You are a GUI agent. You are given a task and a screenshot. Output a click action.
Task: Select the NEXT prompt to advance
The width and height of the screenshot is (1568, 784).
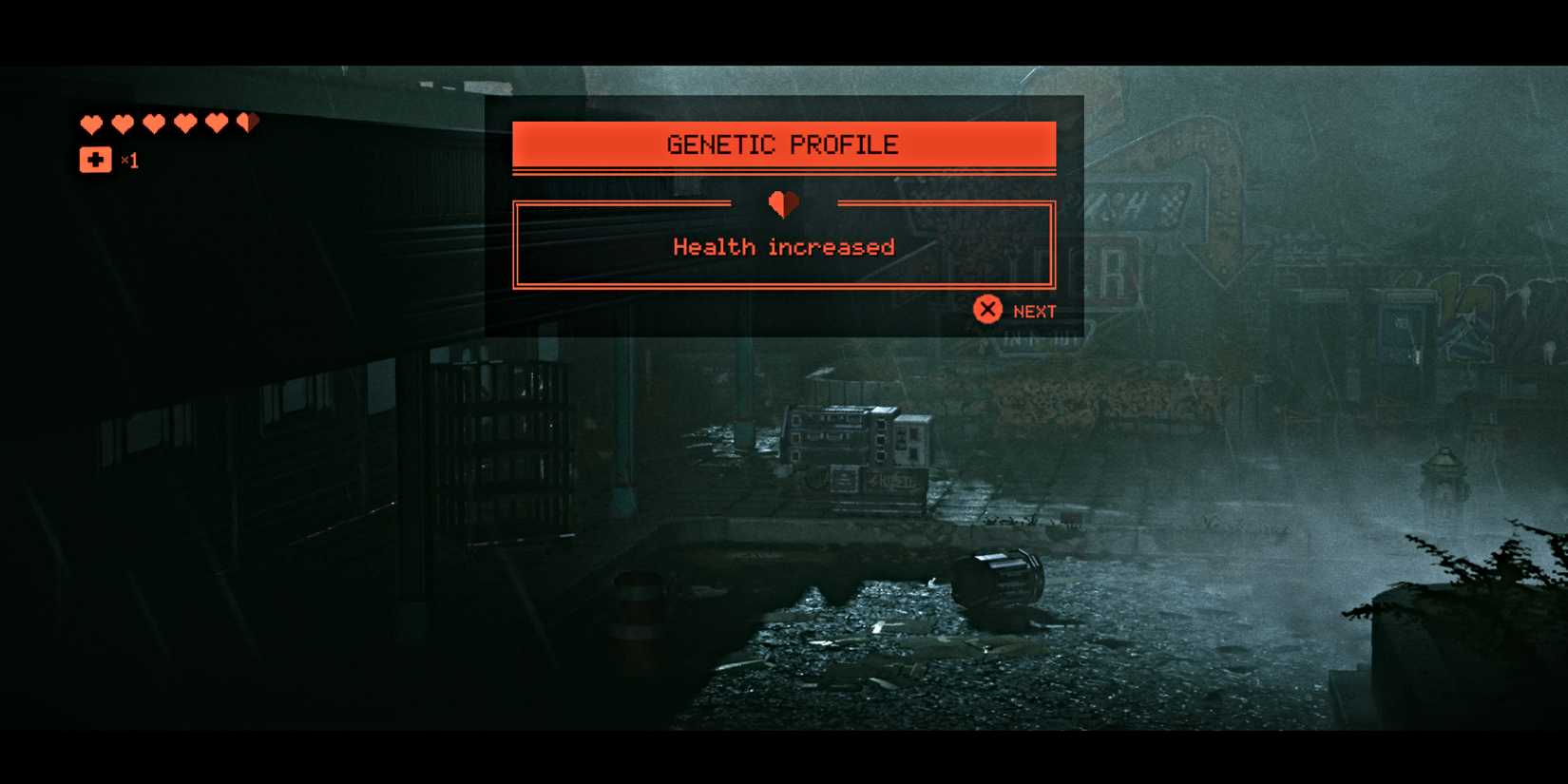pos(1017,310)
